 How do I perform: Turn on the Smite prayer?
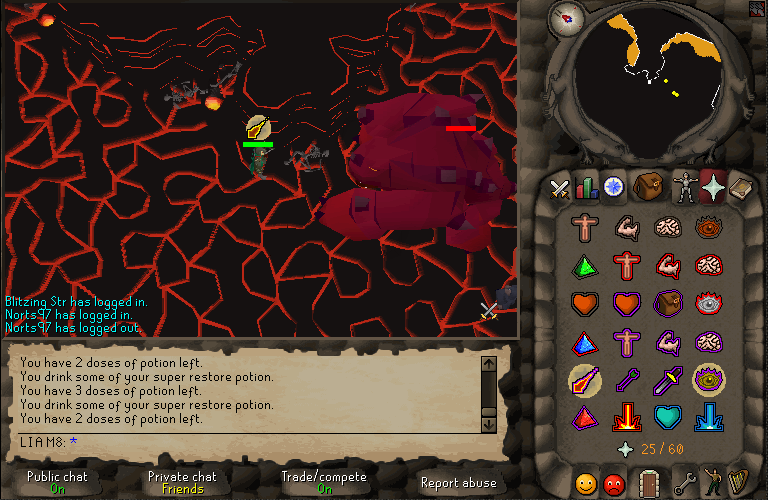709,416
